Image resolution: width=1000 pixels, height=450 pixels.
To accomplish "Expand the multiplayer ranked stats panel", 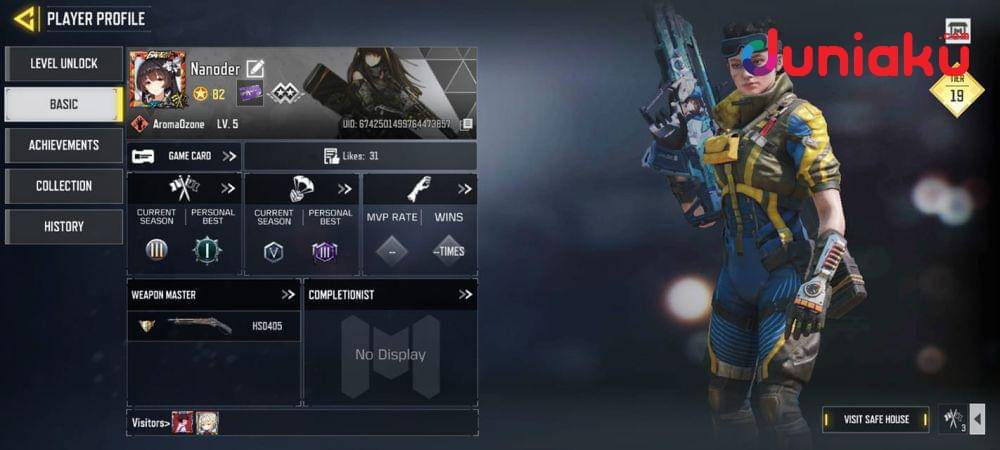I will pyautogui.click(x=228, y=188).
